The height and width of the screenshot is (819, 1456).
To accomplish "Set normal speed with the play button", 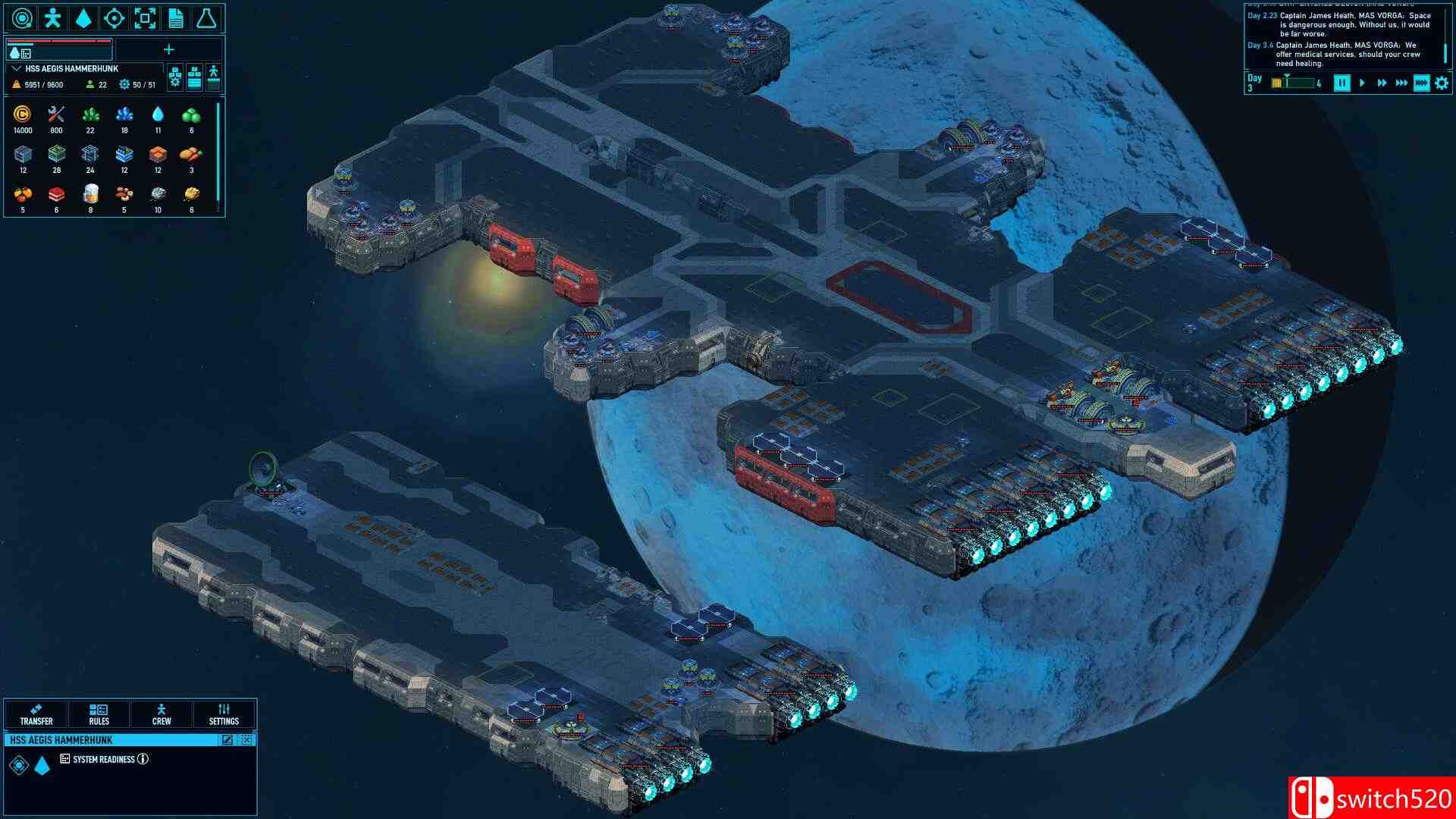I will (1362, 85).
